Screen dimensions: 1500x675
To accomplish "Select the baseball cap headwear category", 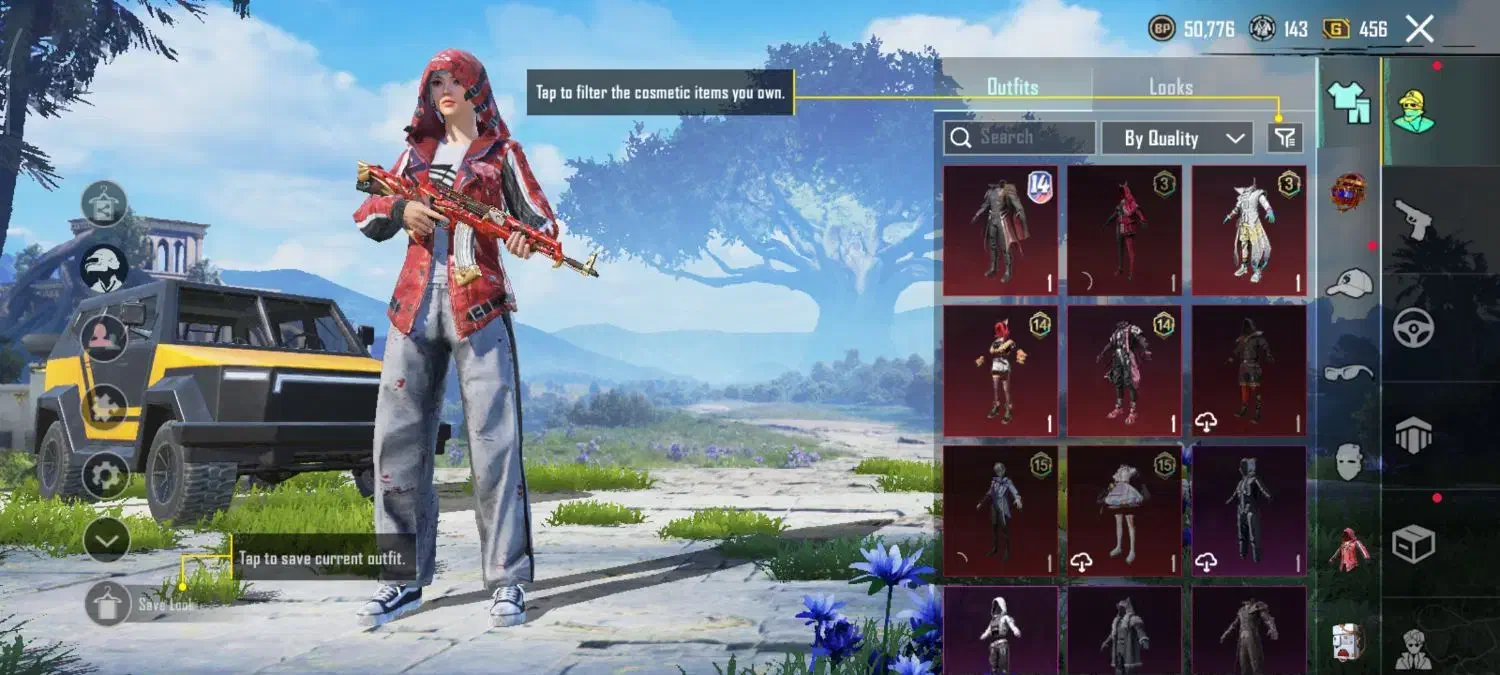I will pos(1349,283).
